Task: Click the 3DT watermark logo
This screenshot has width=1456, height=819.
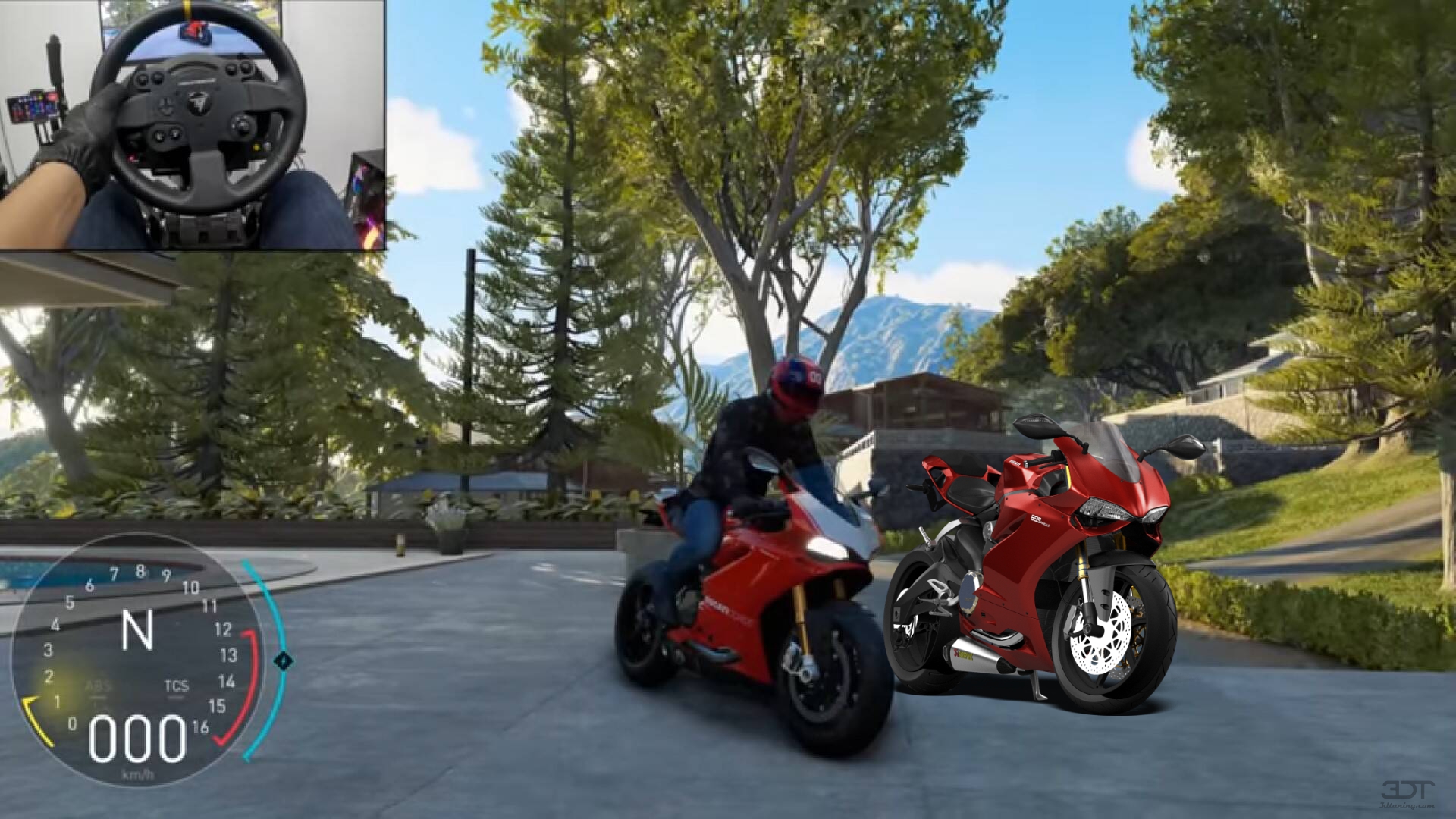Action: pyautogui.click(x=1408, y=789)
